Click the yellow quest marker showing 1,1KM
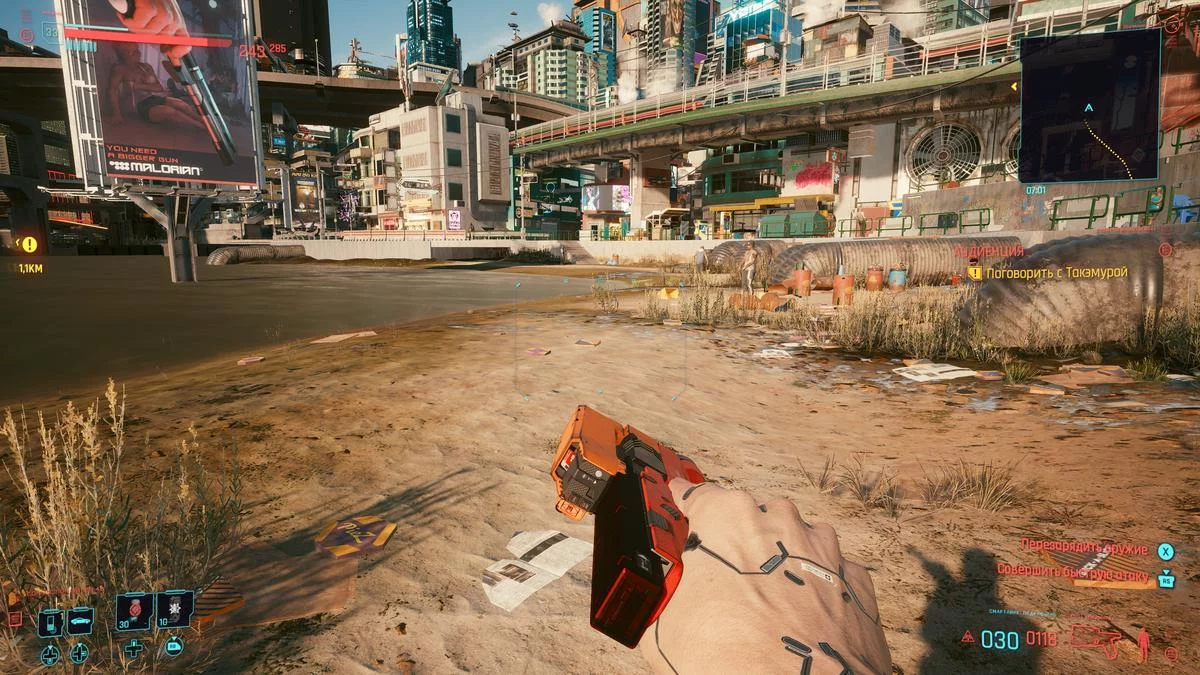Viewport: 1200px width, 675px height. [x=29, y=244]
